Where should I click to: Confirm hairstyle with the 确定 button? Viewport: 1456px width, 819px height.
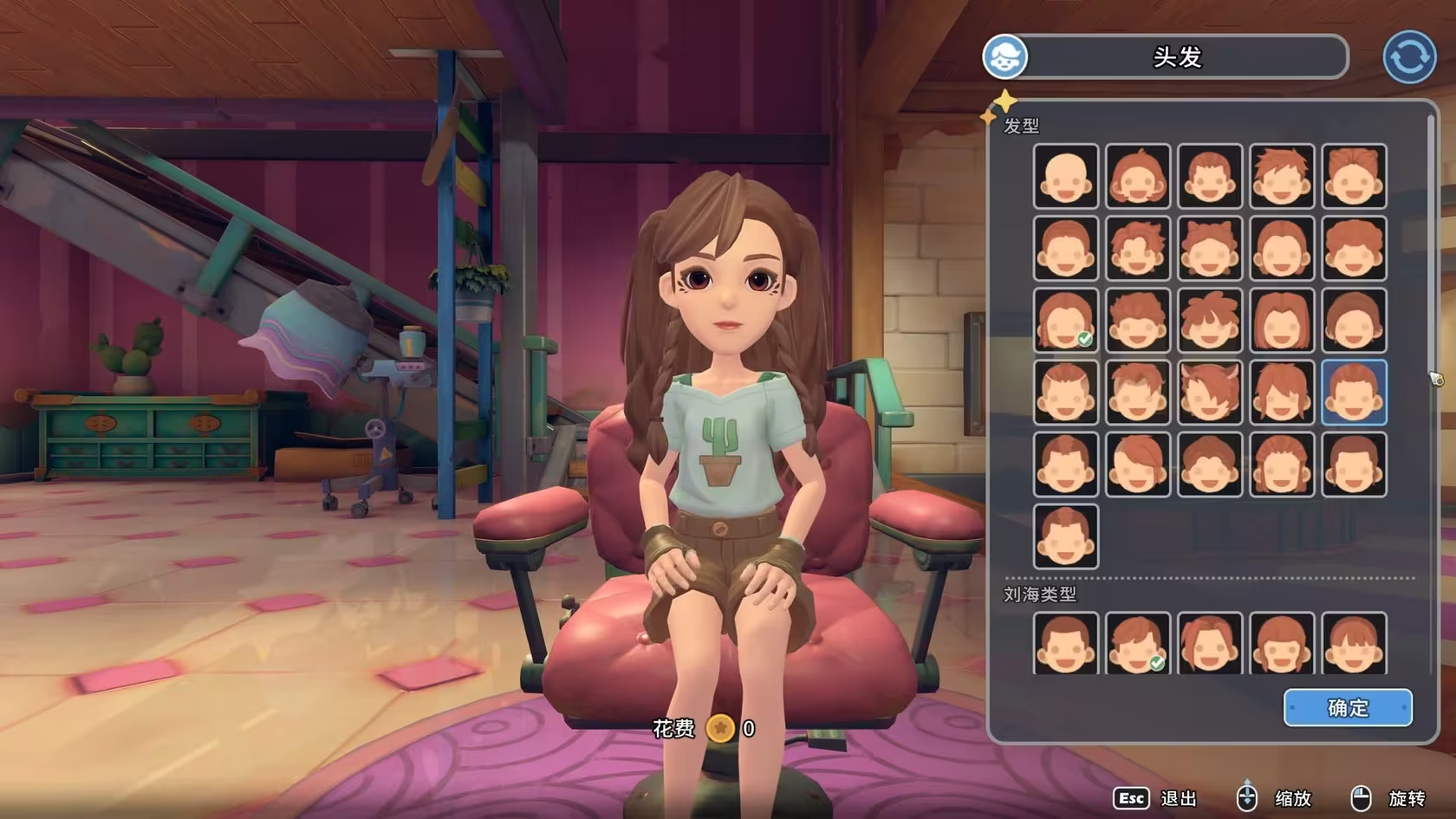click(1348, 708)
